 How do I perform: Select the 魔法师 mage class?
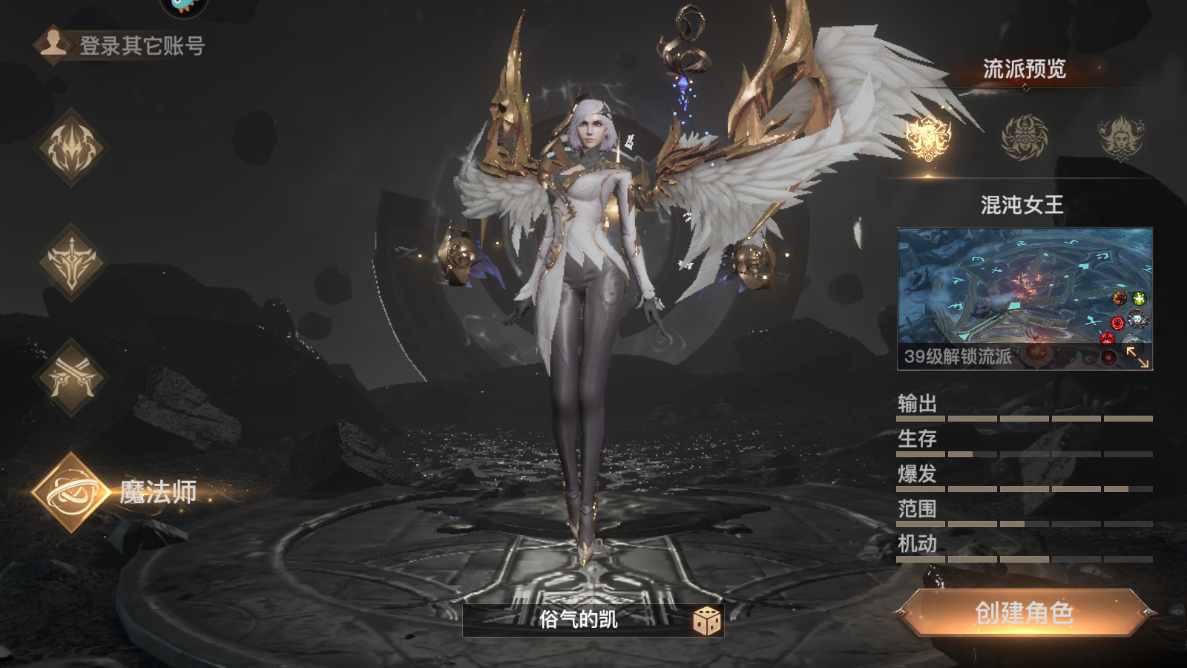point(72,491)
